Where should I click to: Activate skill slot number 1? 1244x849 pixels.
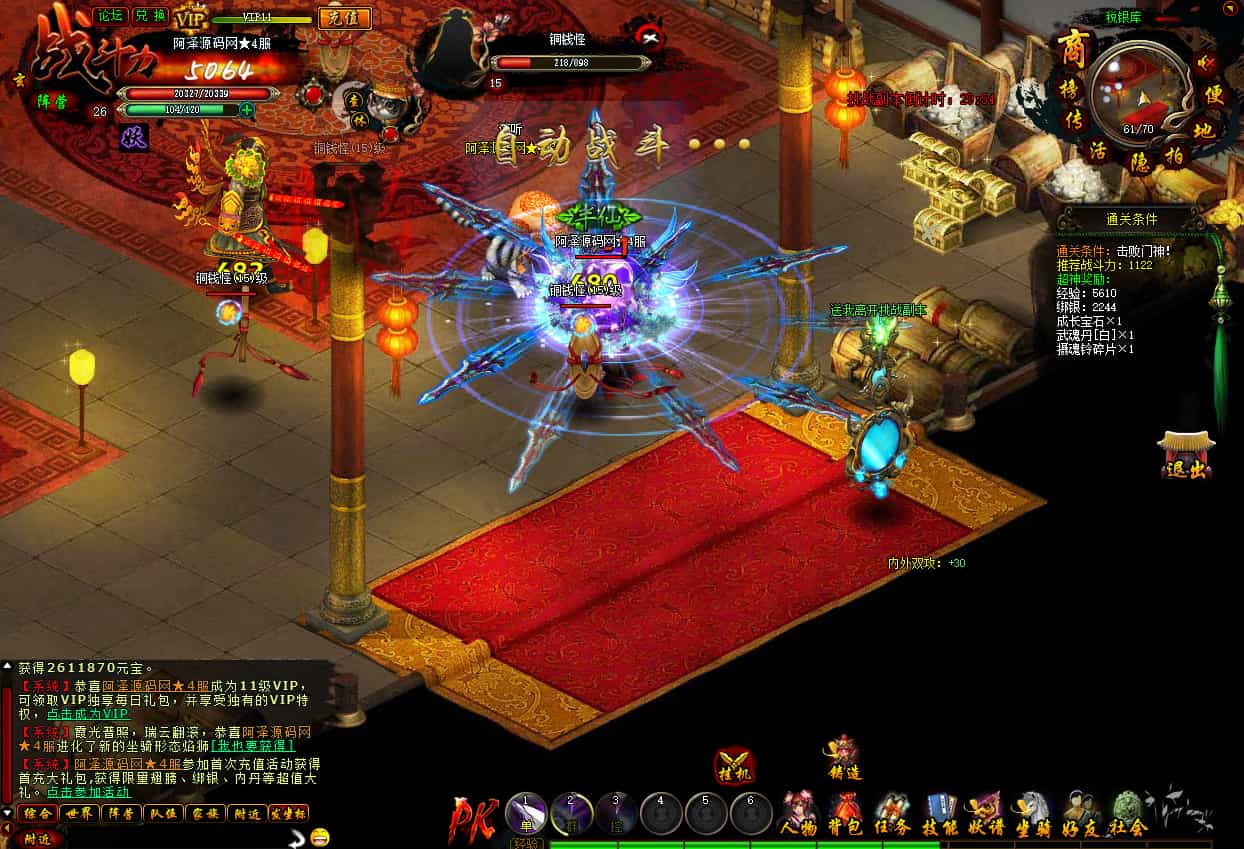(x=525, y=814)
